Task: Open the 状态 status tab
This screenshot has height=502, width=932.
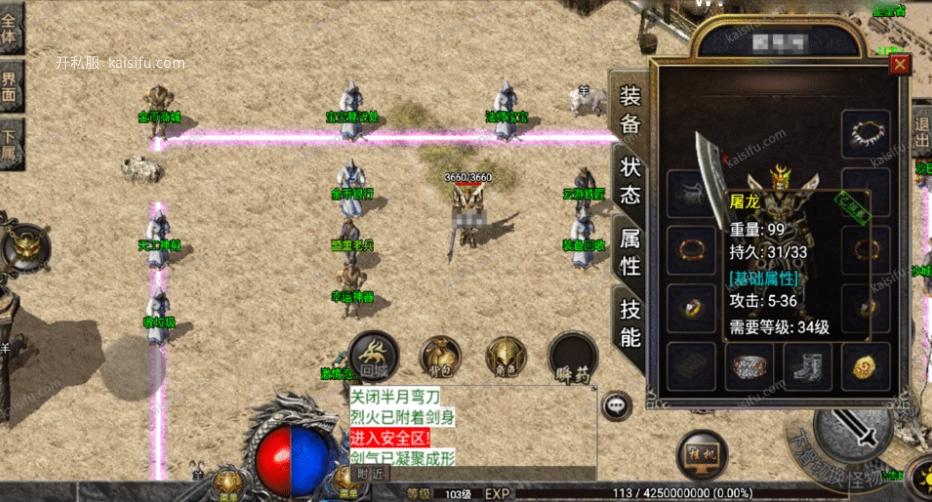Action: 630,181
